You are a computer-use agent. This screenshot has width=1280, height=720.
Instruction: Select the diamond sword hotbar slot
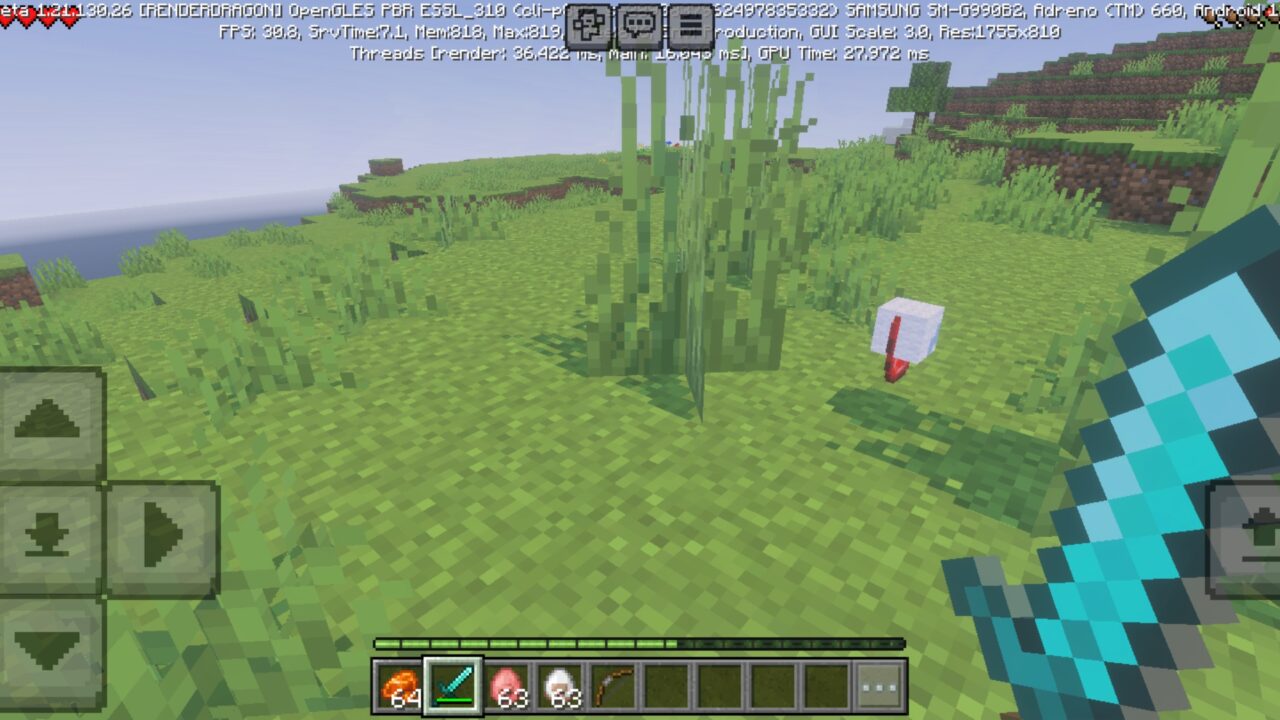coord(453,686)
